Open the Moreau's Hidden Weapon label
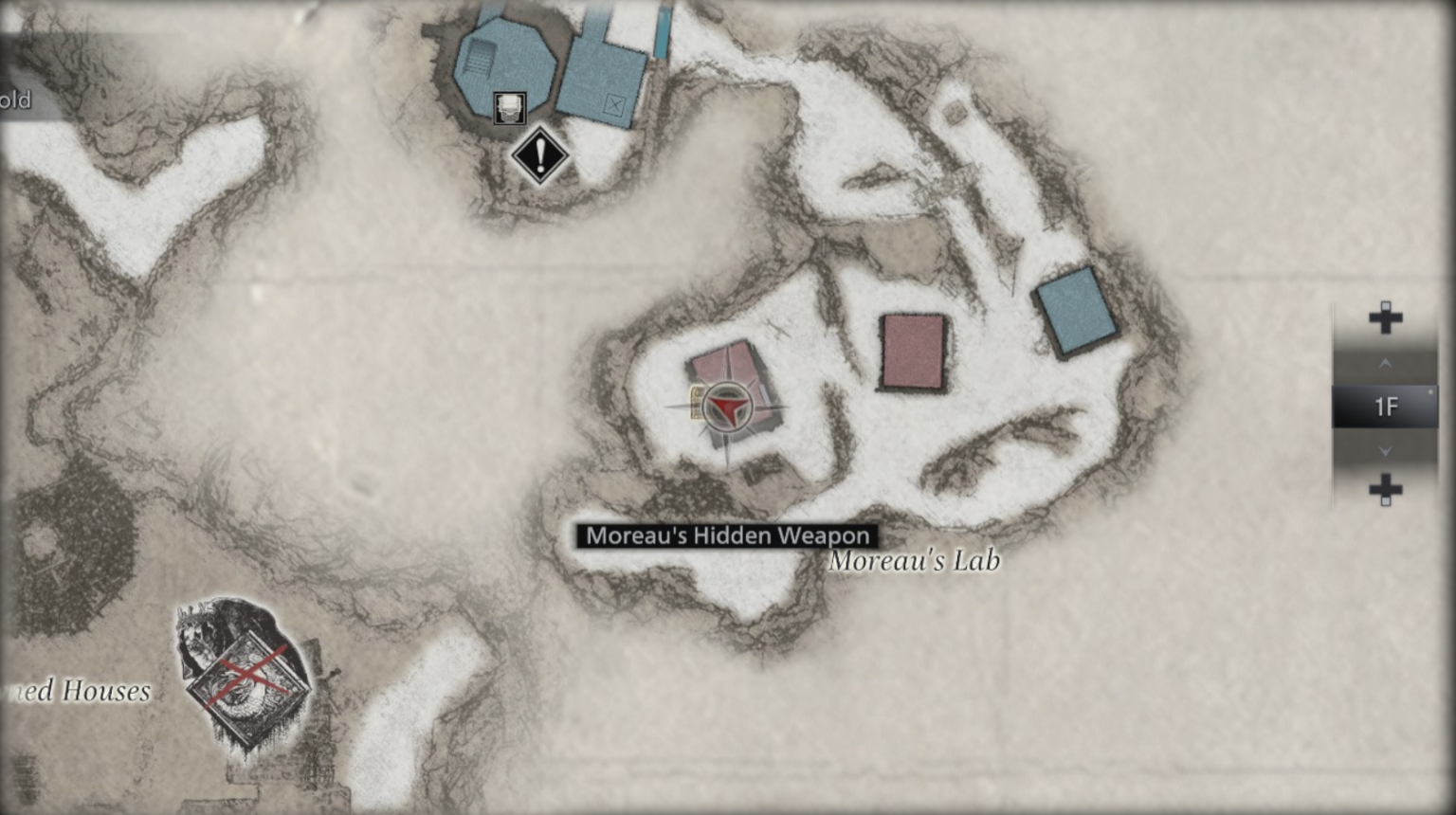Viewport: 1456px width, 815px height. [x=725, y=535]
